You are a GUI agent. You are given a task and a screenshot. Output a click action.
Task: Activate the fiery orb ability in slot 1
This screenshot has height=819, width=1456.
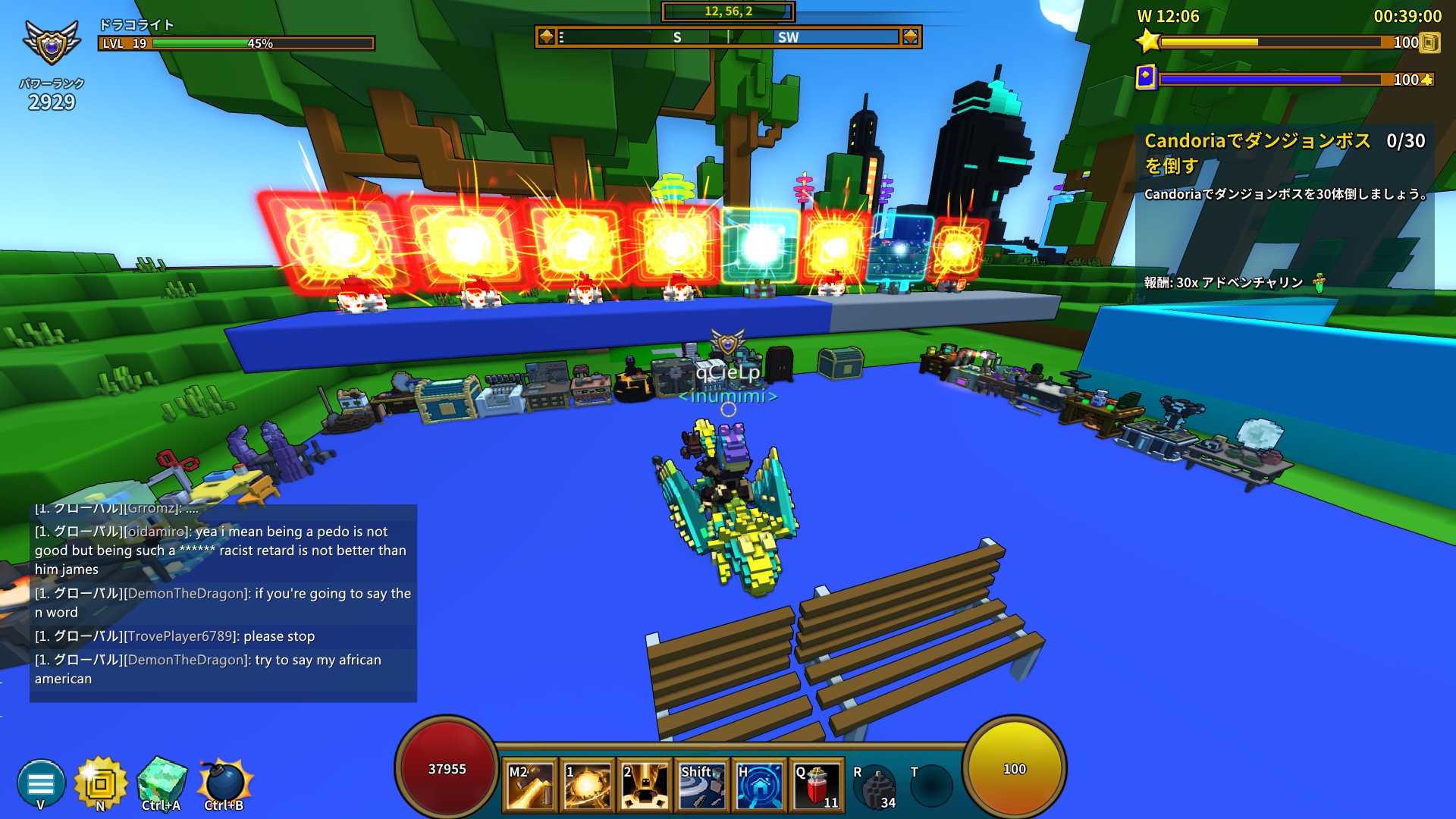point(588,786)
